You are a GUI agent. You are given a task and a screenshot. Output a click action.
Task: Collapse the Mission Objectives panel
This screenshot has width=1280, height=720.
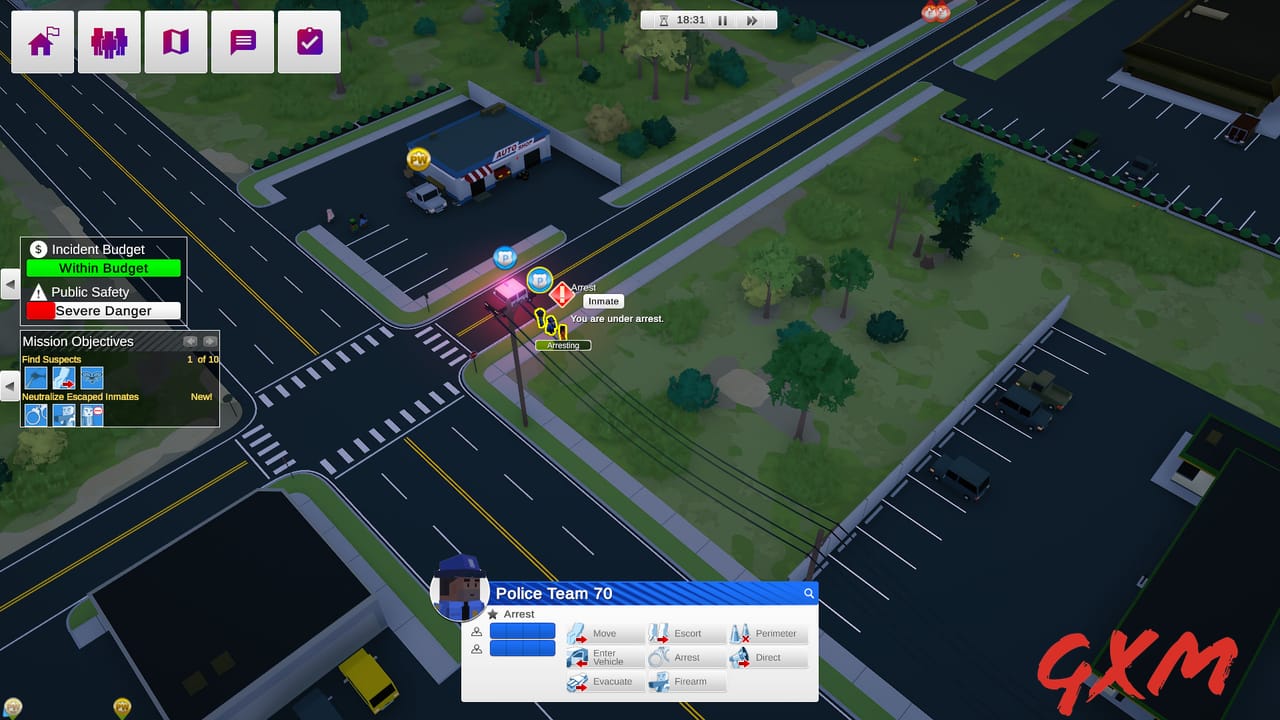[x=9, y=387]
